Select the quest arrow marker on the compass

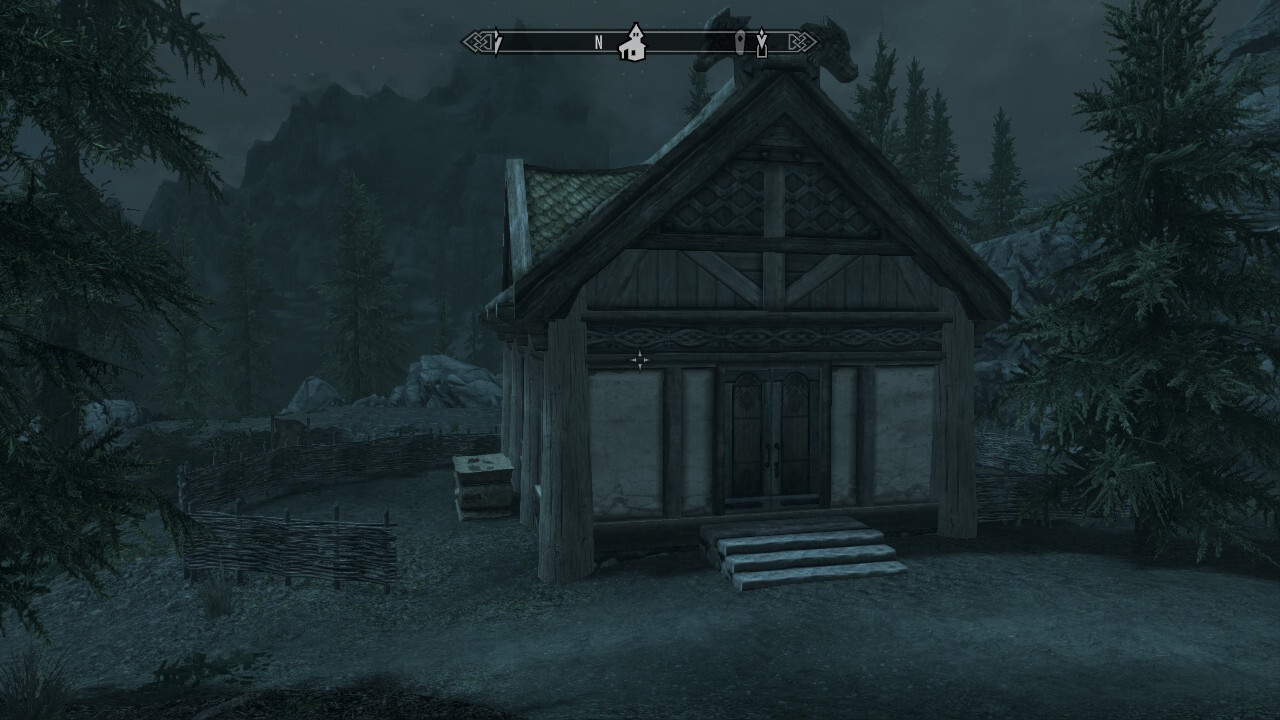(x=761, y=42)
